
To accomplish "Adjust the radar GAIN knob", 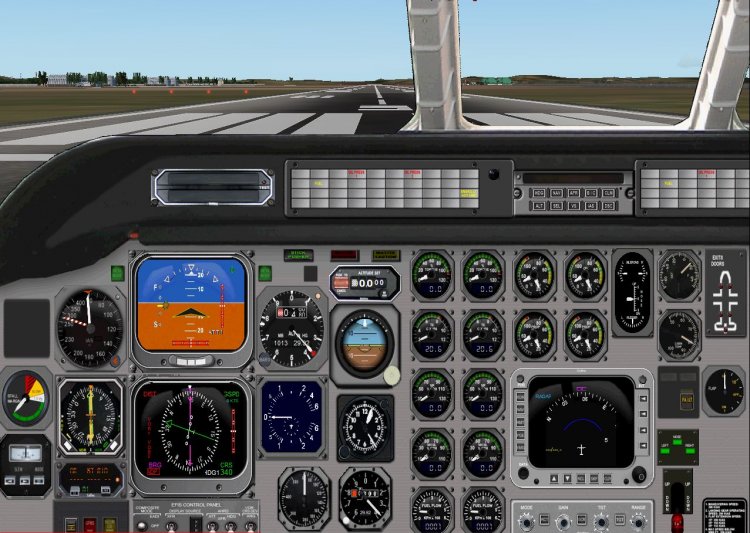I will coord(565,521).
